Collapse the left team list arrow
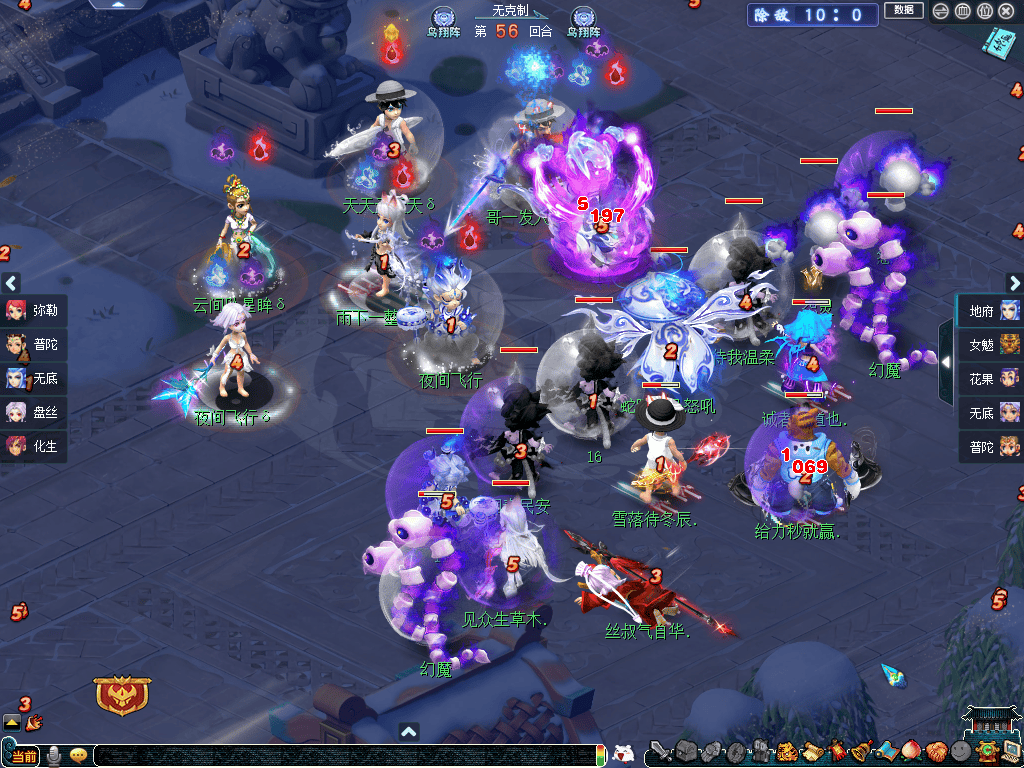The width and height of the screenshot is (1024, 768). coord(10,282)
